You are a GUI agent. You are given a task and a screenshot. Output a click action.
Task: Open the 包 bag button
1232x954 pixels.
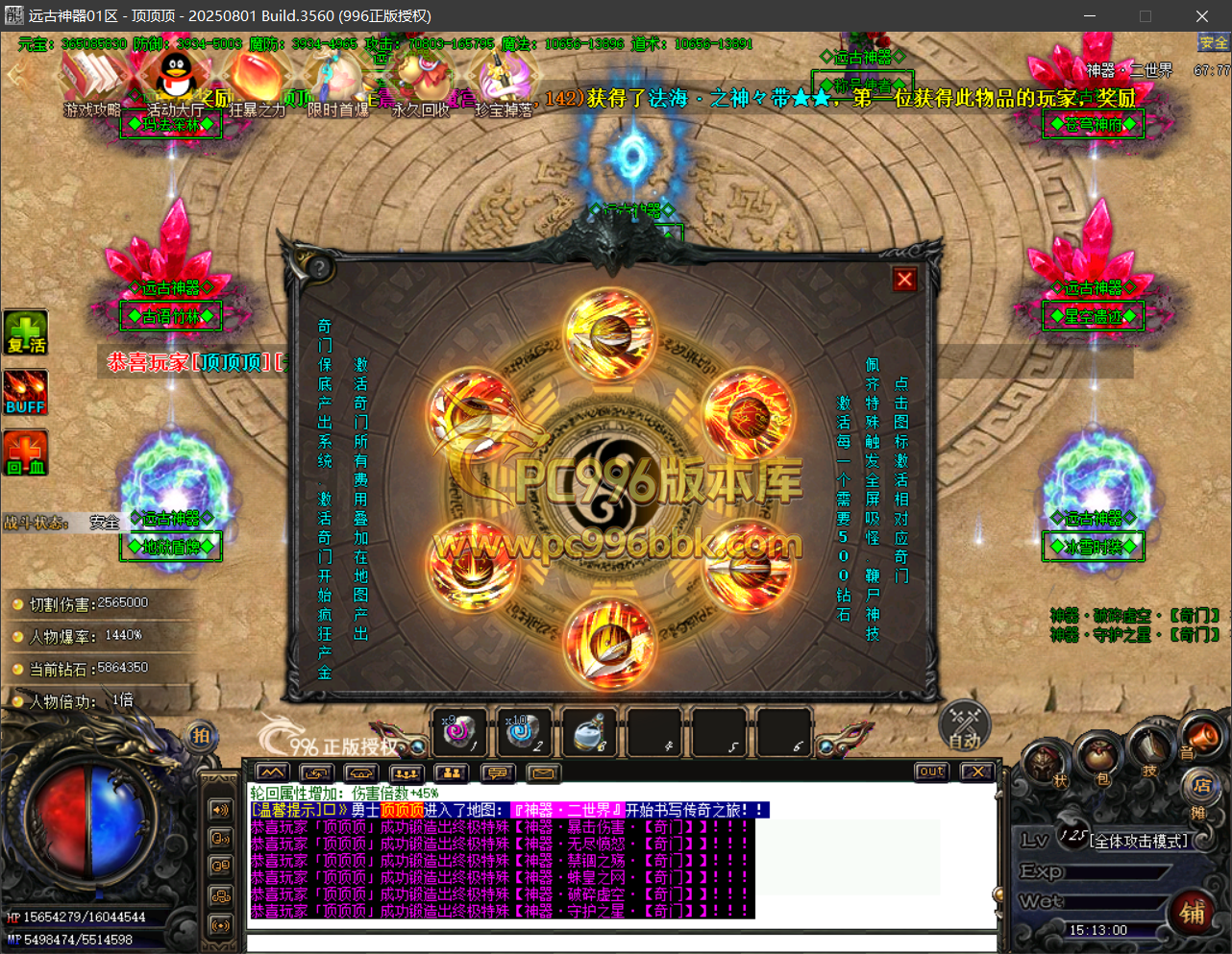click(1101, 764)
